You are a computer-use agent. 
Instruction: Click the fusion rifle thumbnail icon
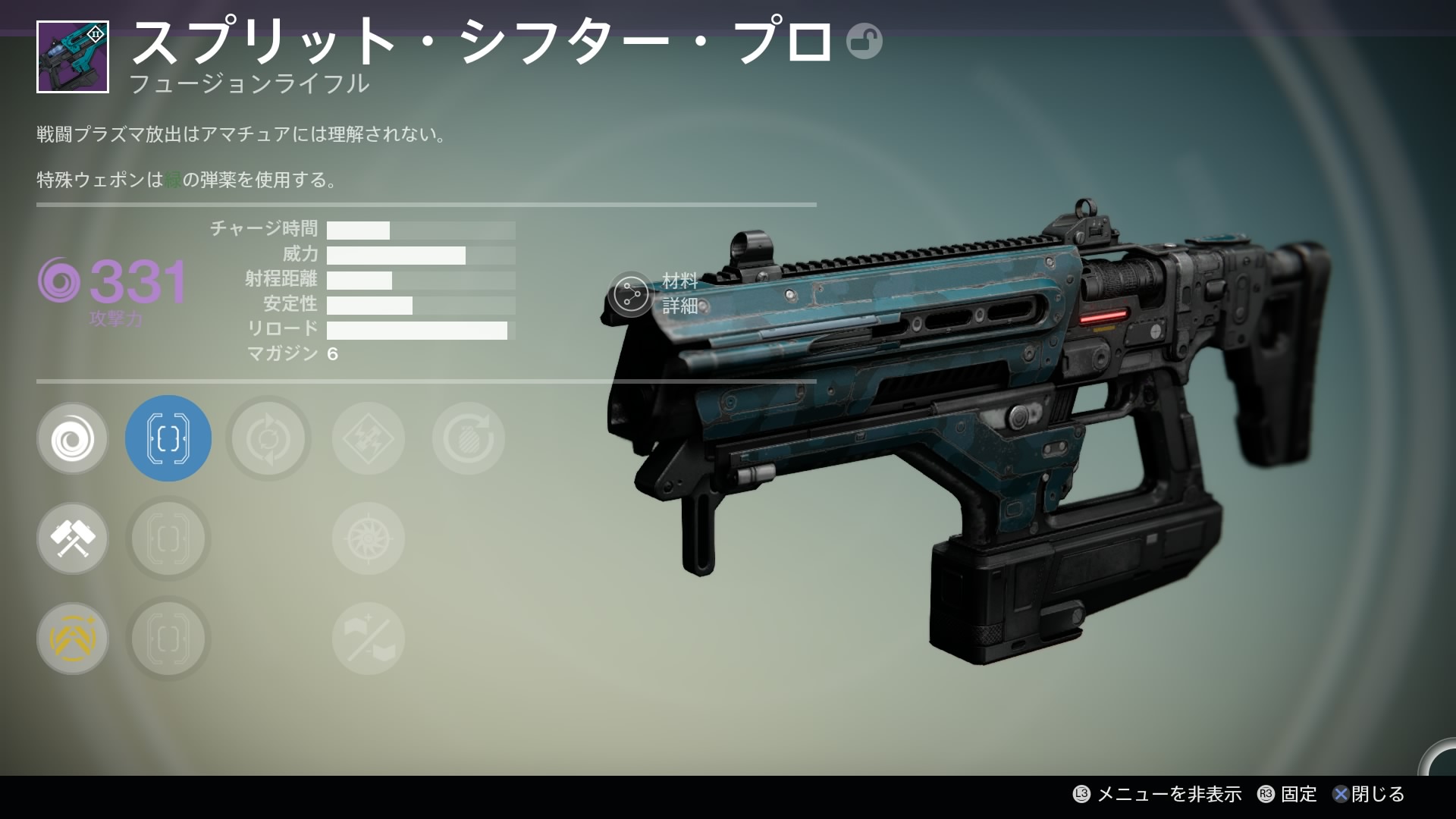click(x=73, y=57)
